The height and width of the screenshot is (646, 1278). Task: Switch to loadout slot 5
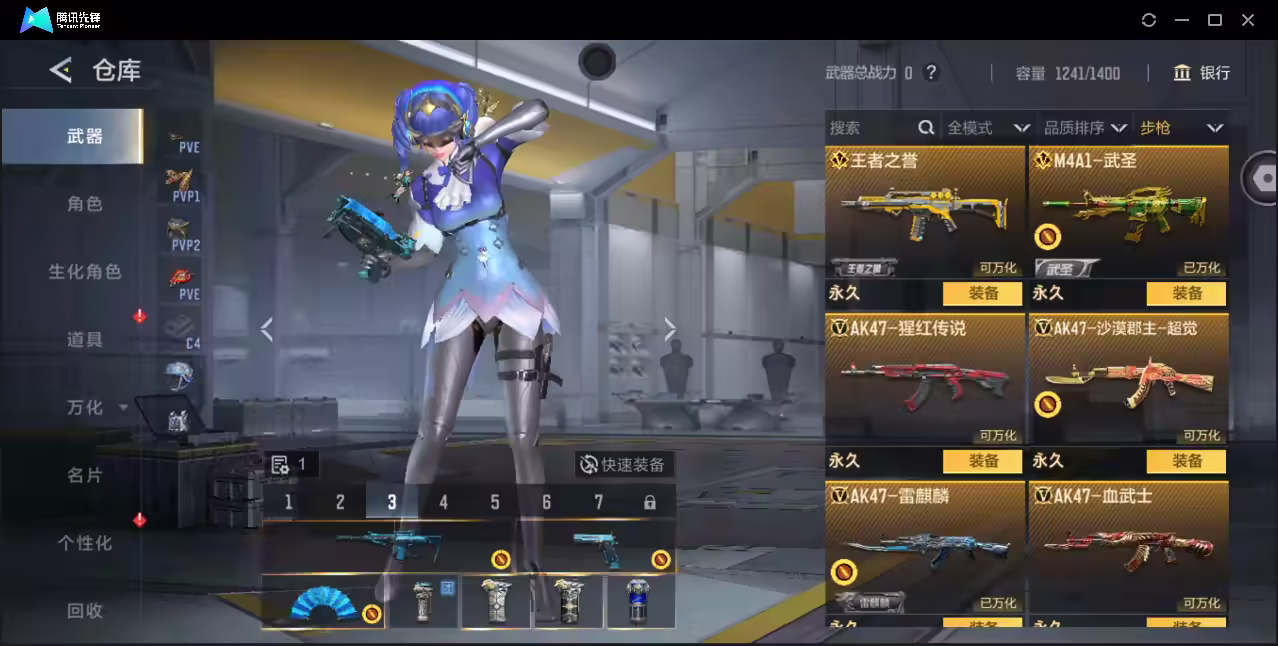(x=495, y=502)
